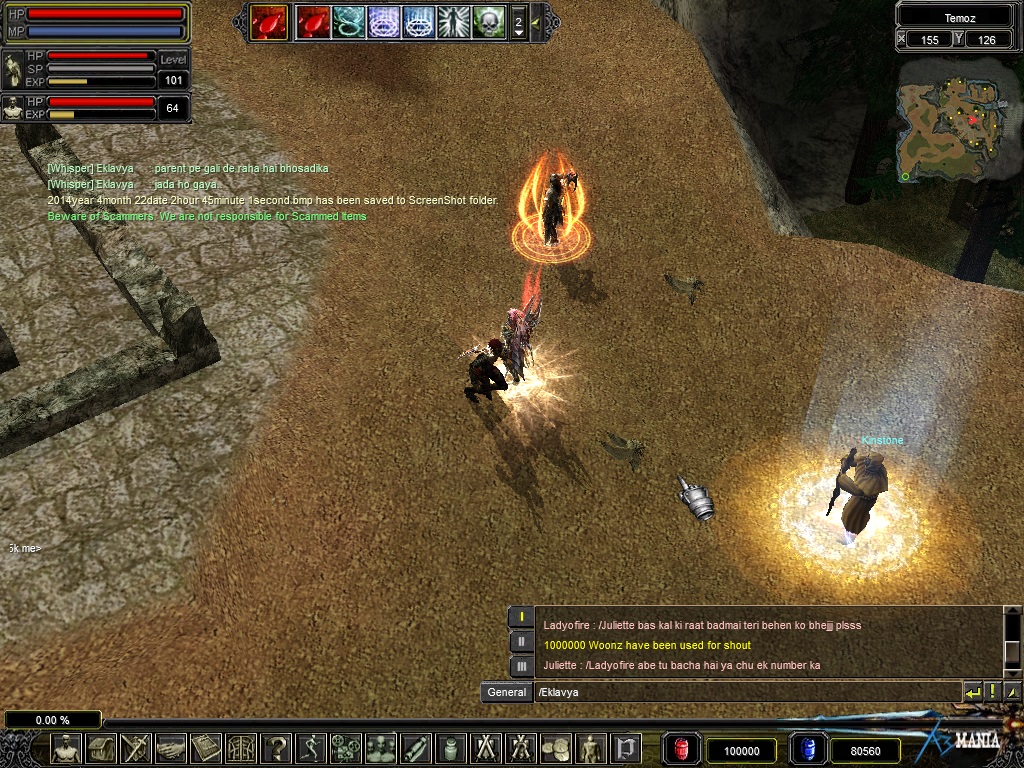1024x768 pixels.
Task: Open the handshake trade icon
Action: [x=171, y=747]
